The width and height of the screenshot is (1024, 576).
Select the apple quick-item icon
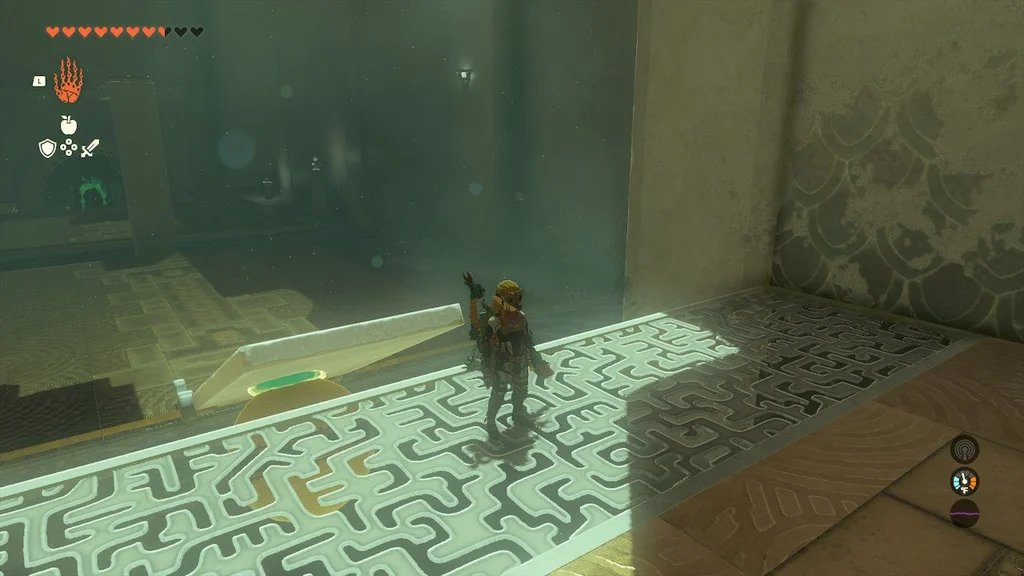pos(68,125)
